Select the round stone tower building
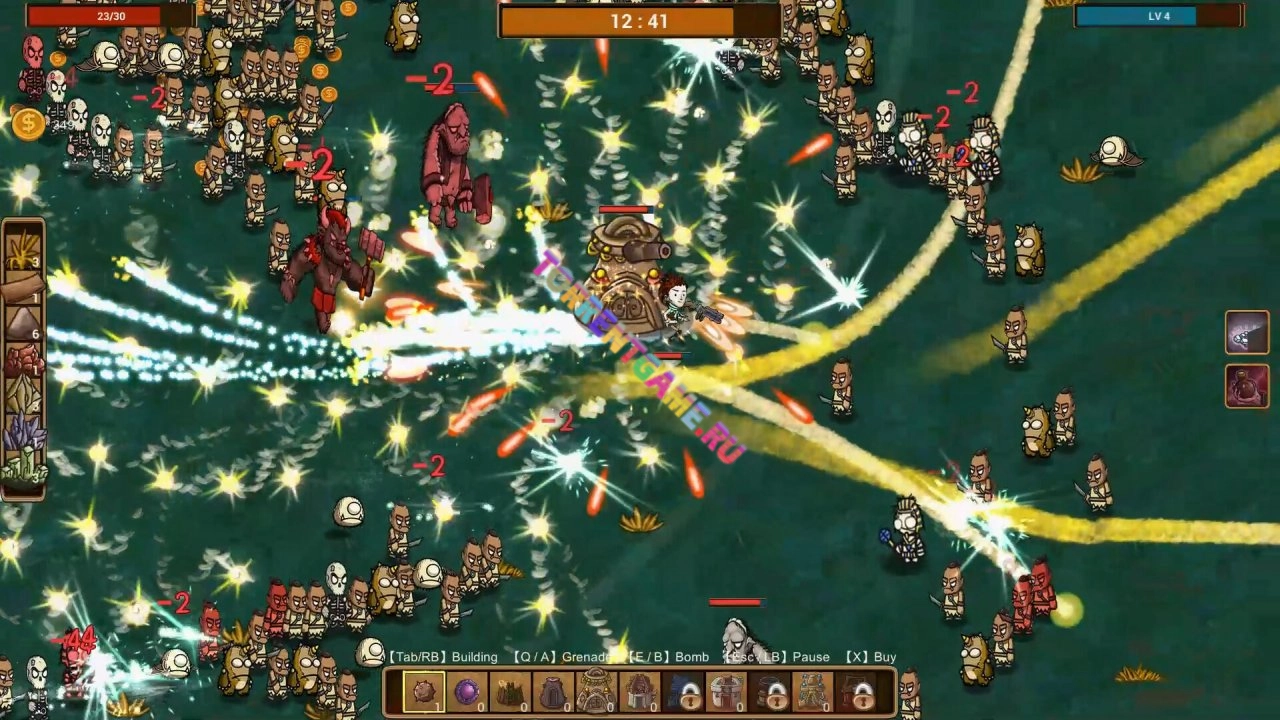Image resolution: width=1280 pixels, height=720 pixels. (x=727, y=692)
